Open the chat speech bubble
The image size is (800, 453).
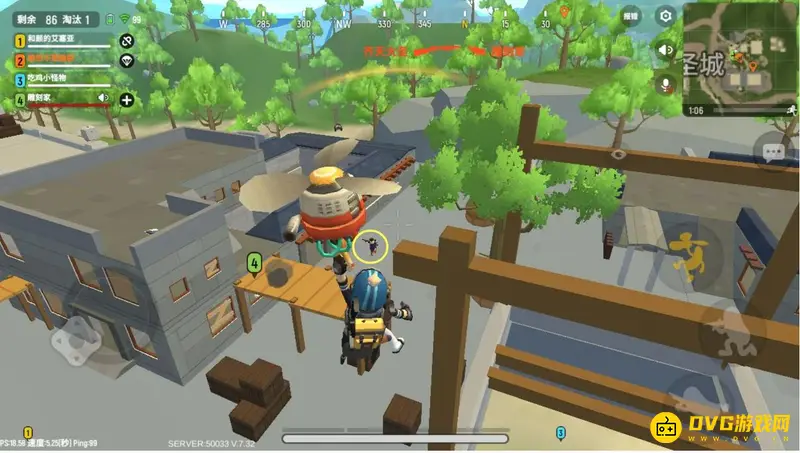[772, 153]
